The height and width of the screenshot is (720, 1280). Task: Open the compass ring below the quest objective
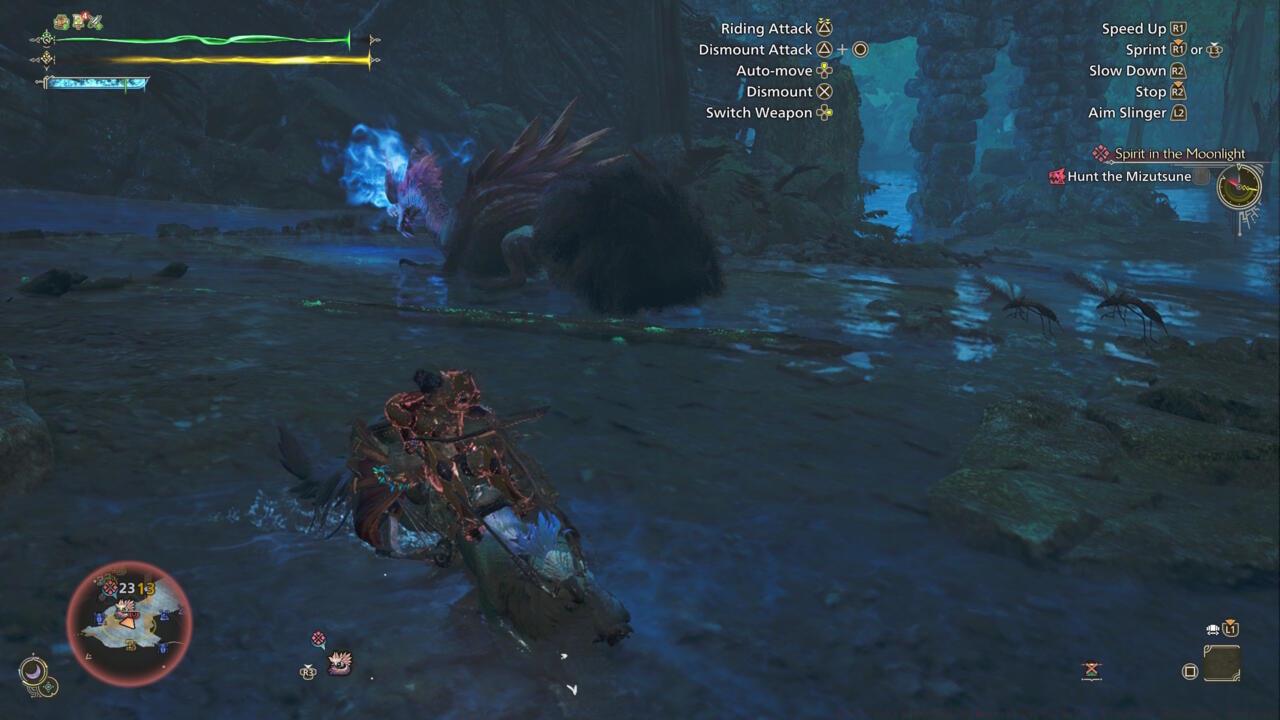click(1238, 188)
